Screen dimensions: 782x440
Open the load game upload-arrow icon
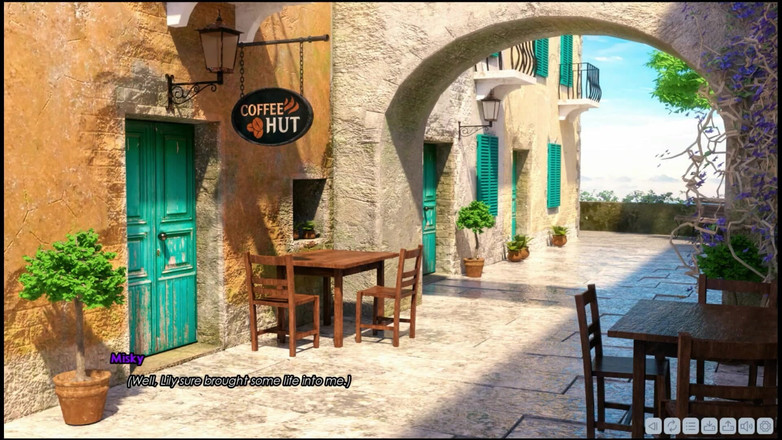[x=728, y=426]
